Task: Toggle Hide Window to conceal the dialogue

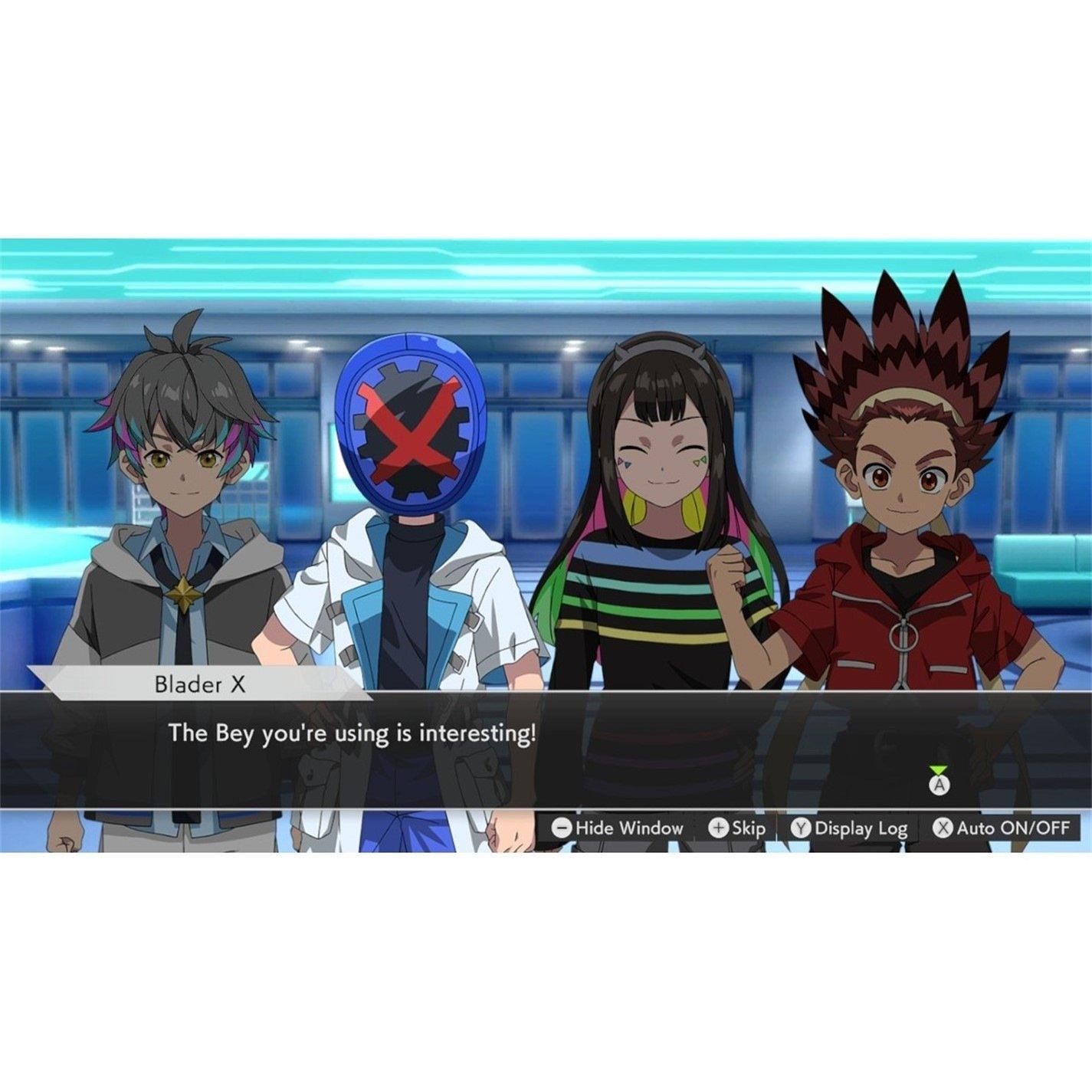Action: [622, 828]
